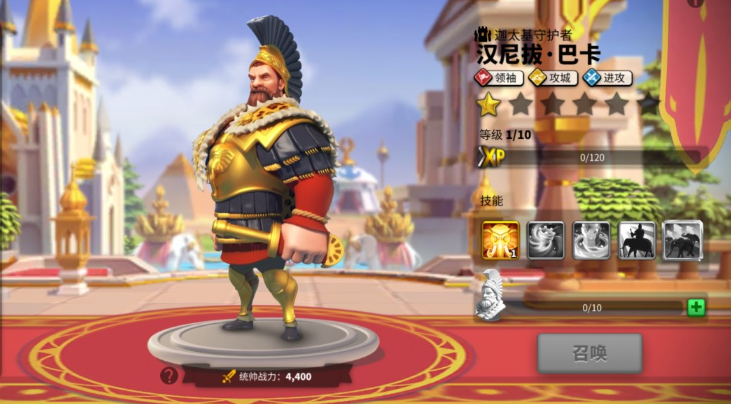Click the Hannibal sculpture bust icon
This screenshot has height=404, width=731.
pos(493,297)
